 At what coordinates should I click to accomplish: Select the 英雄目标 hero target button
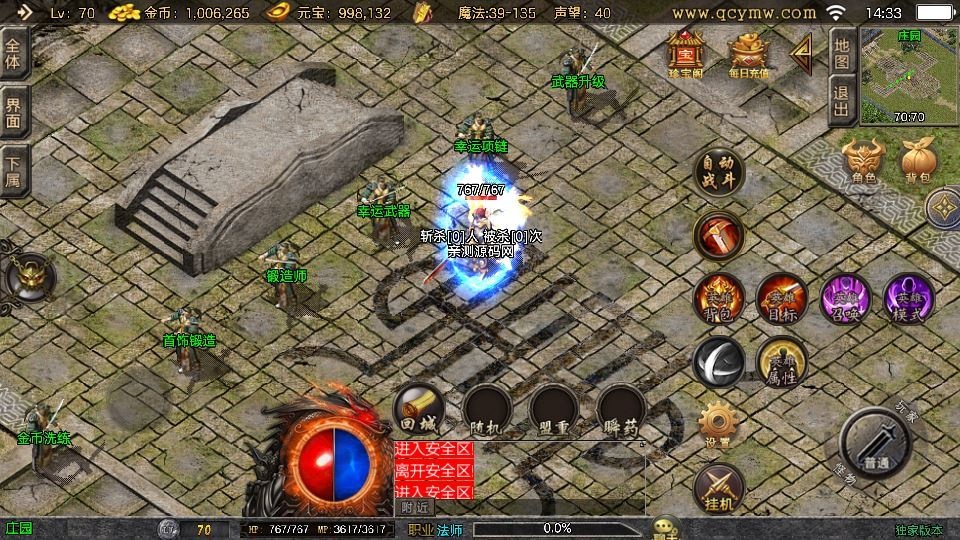click(x=781, y=298)
